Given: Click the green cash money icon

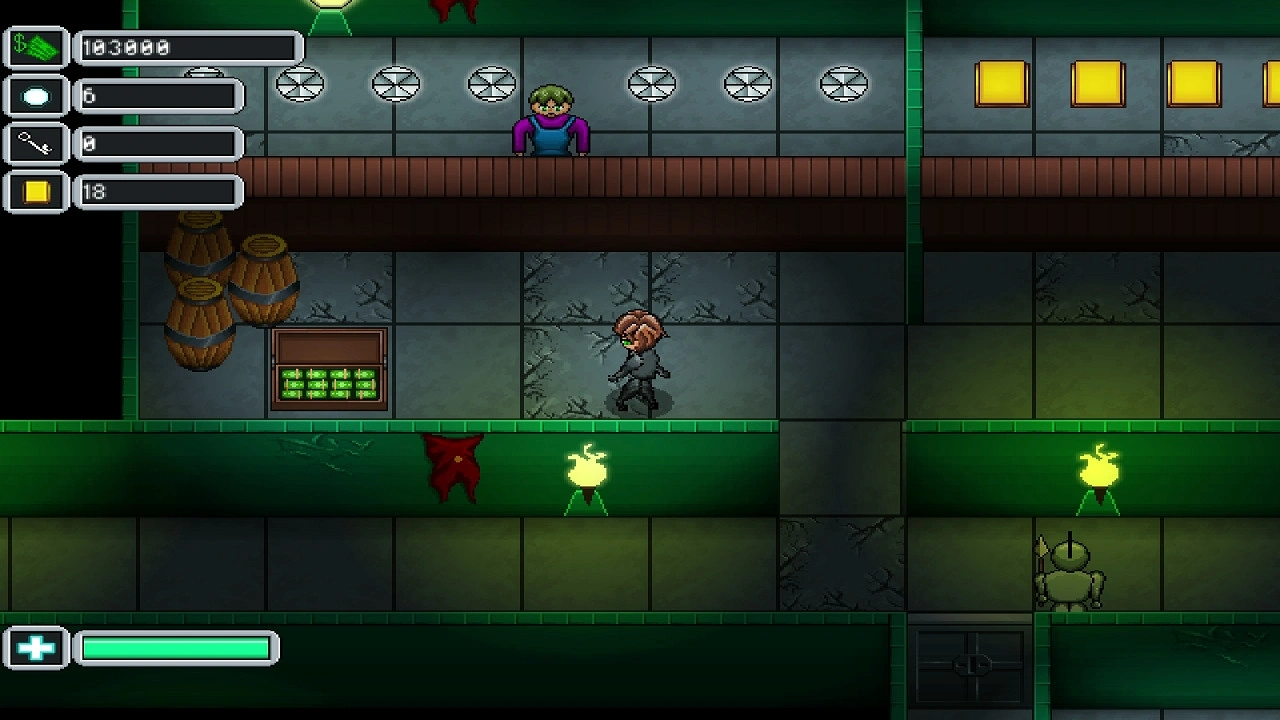Looking at the screenshot, I should click(x=36, y=48).
